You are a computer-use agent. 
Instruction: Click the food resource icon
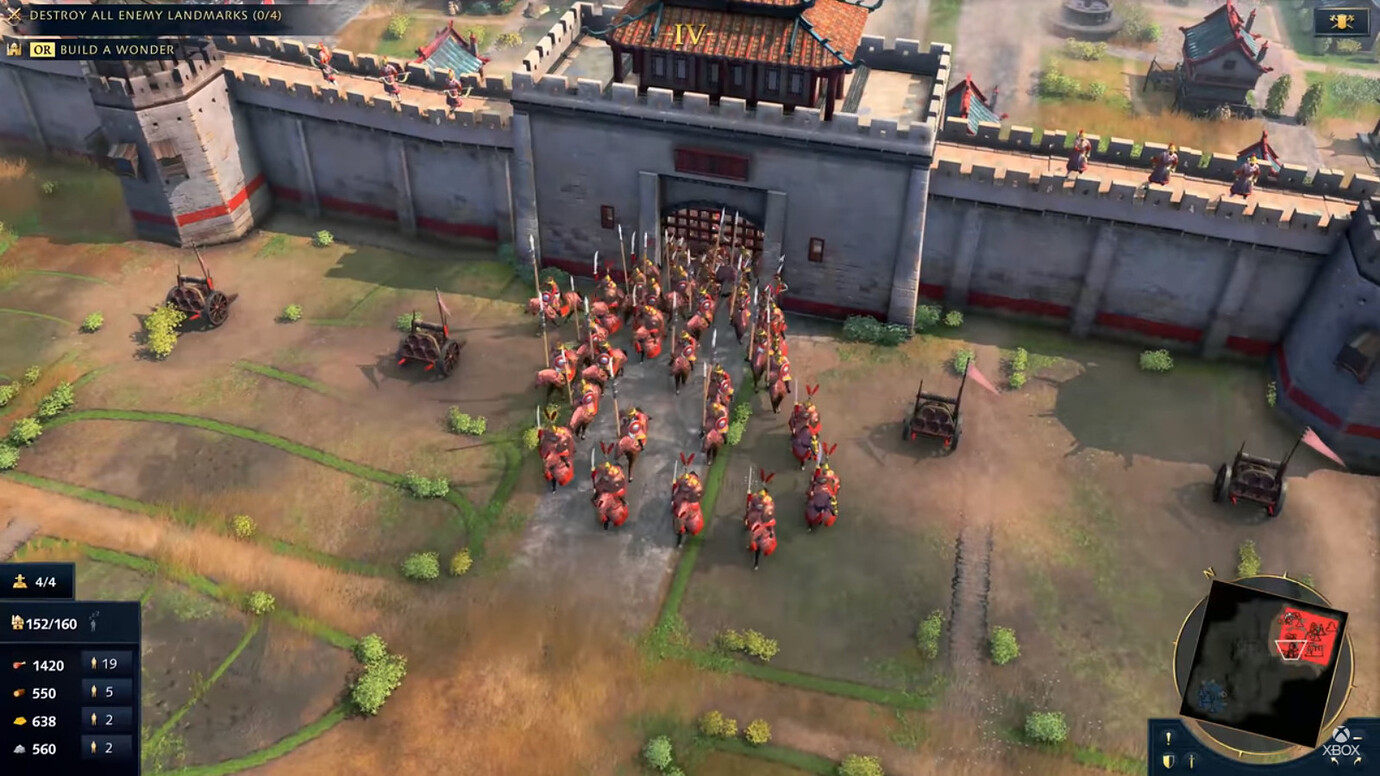pos(18,665)
